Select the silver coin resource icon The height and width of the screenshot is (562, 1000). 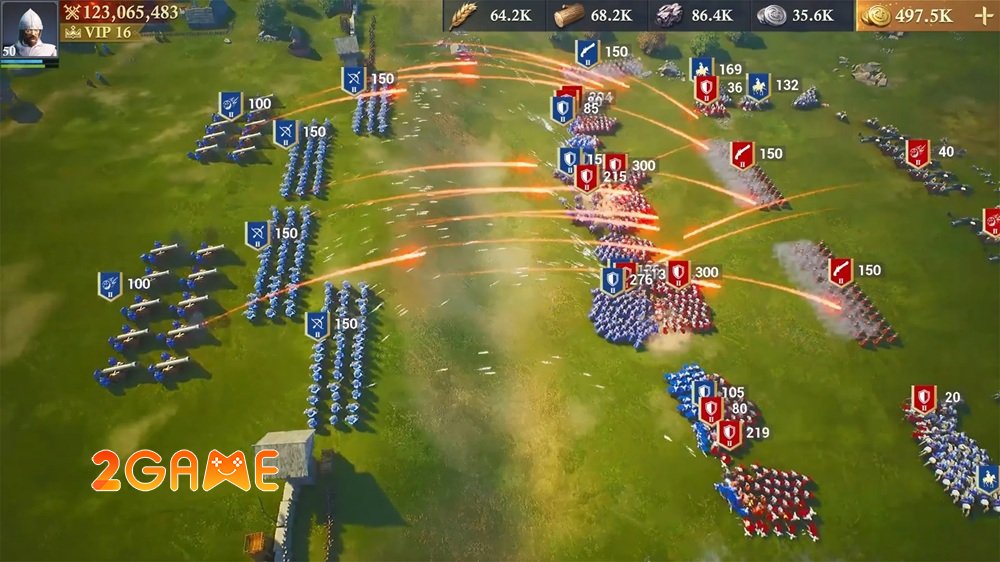point(771,15)
